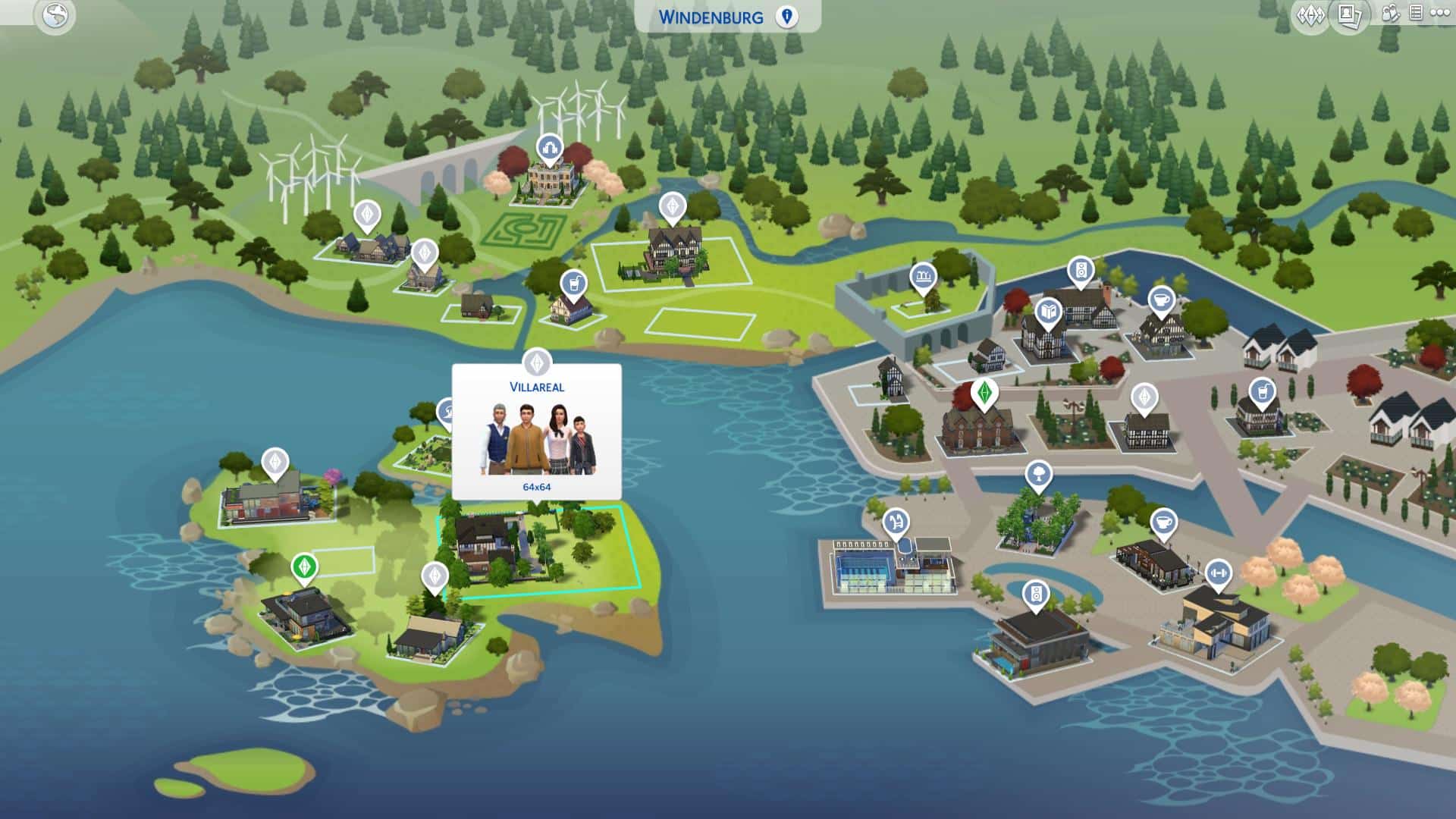The image size is (1456, 819).
Task: Open the bar marker in the countryside
Action: pos(574,284)
